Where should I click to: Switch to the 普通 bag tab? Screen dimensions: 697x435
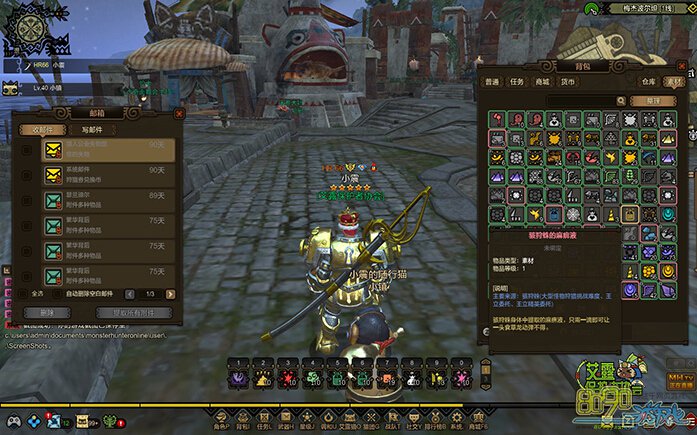click(x=493, y=82)
